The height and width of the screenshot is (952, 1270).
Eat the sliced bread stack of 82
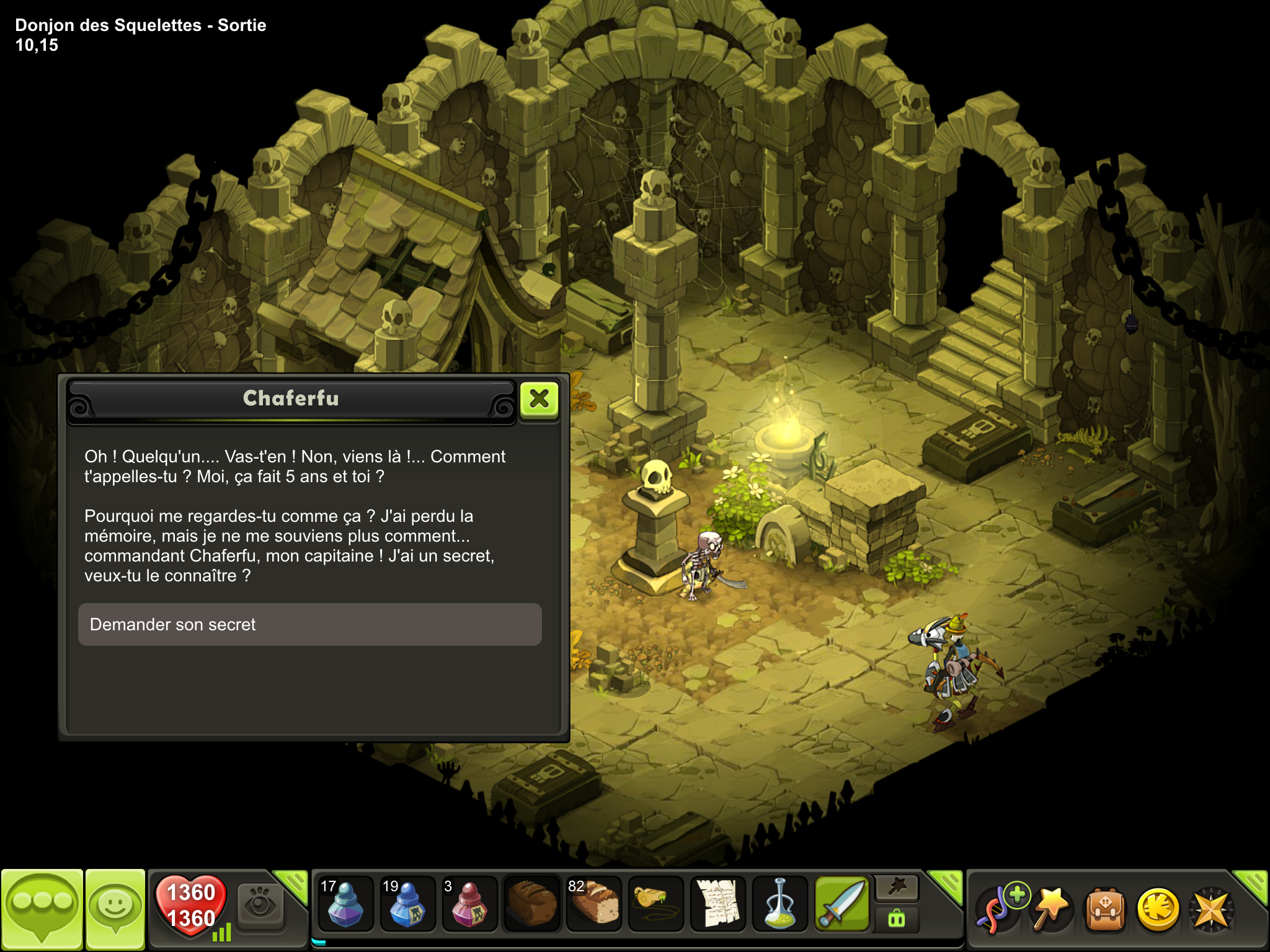tap(593, 904)
